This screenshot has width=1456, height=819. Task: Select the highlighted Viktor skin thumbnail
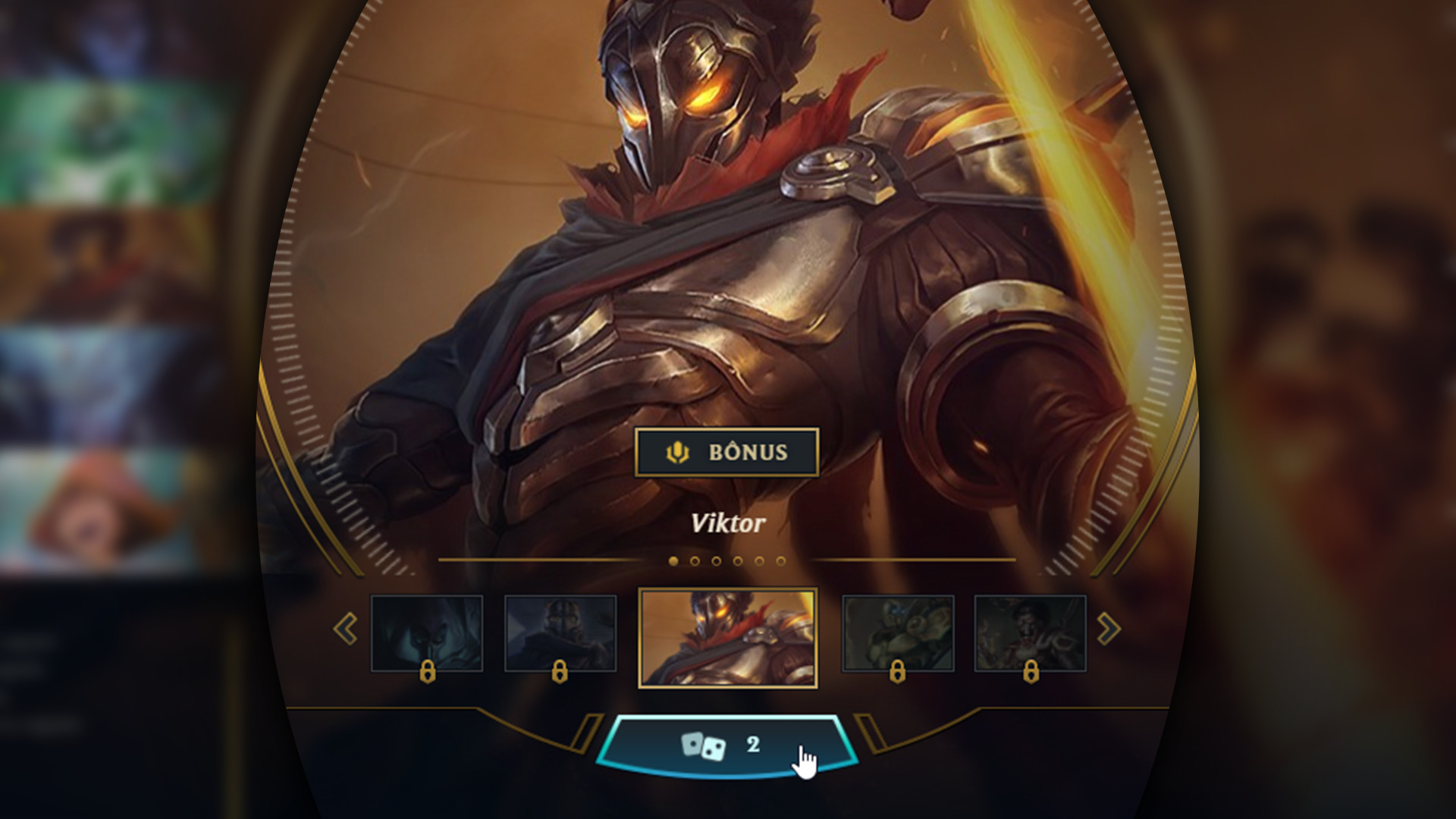728,635
